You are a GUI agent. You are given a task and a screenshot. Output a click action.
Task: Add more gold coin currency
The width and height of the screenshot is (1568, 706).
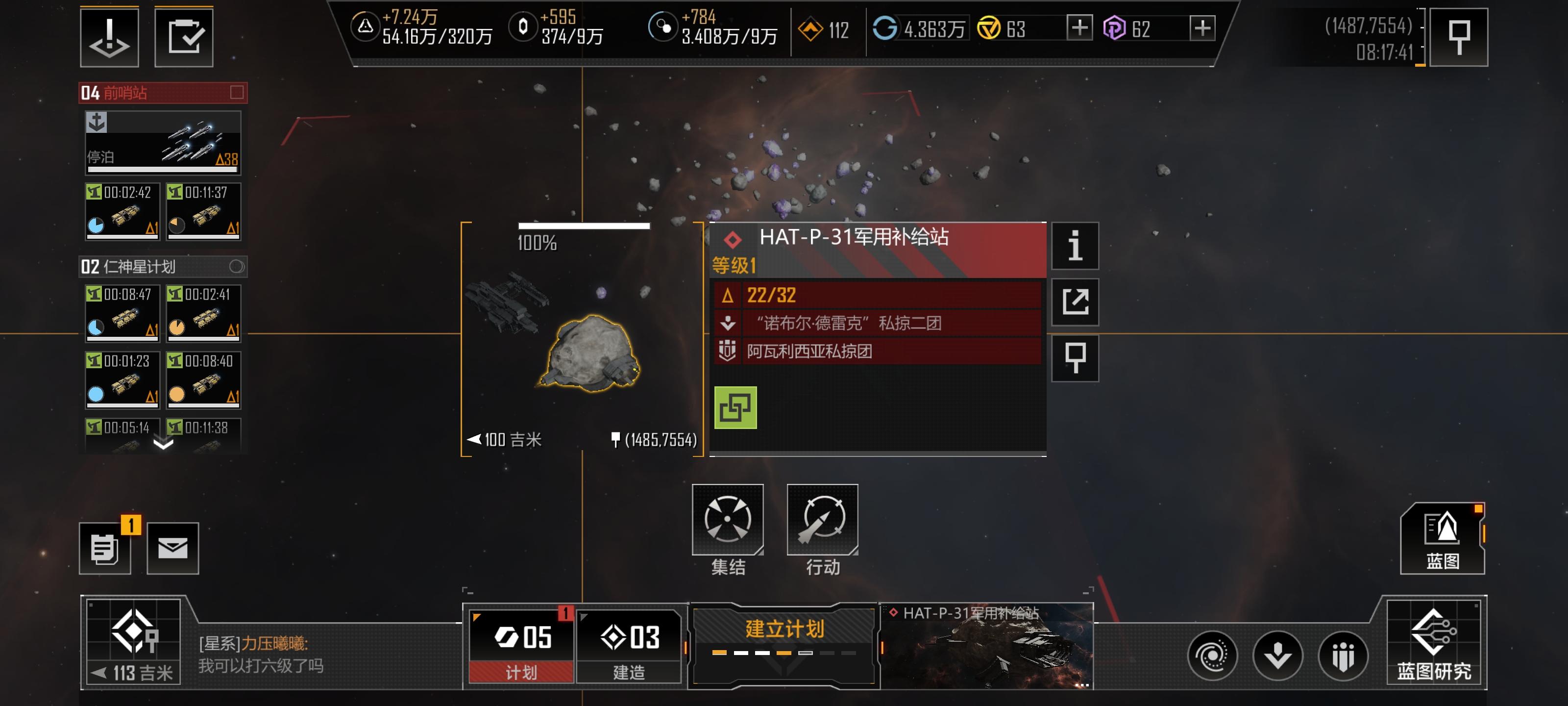(1079, 28)
